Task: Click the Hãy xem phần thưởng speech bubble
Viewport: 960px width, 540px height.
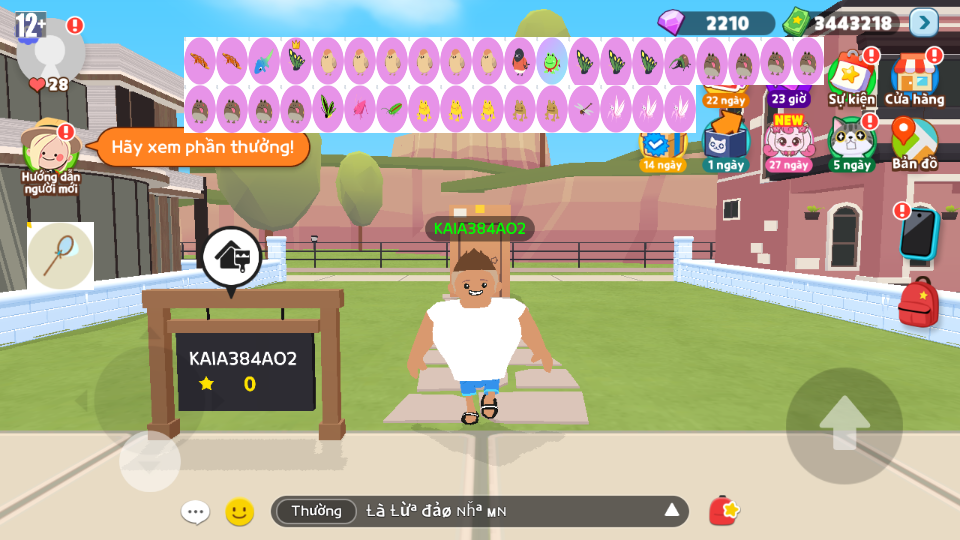Action: [x=202, y=147]
